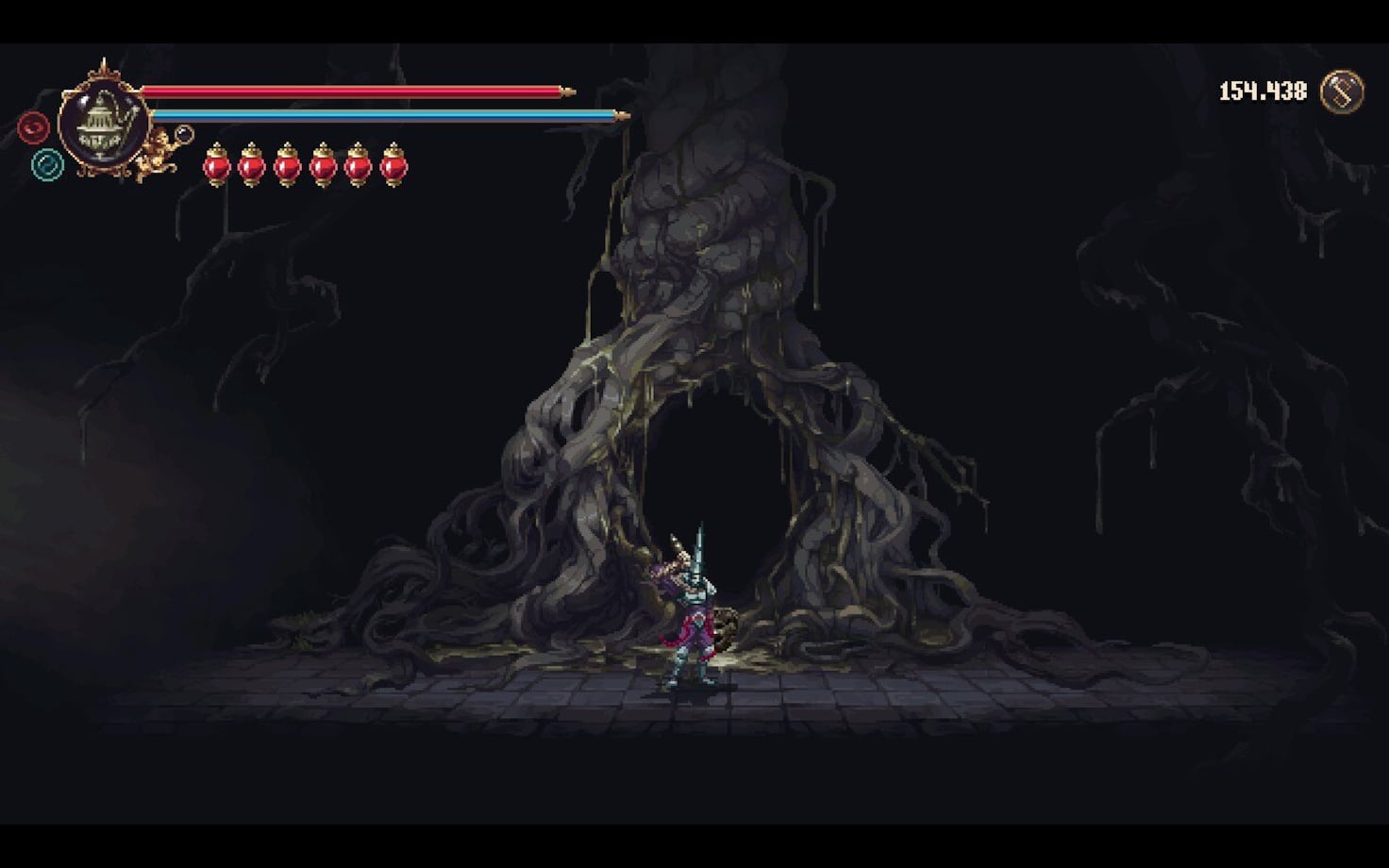Select the 154.438 currency counter

(x=1264, y=92)
